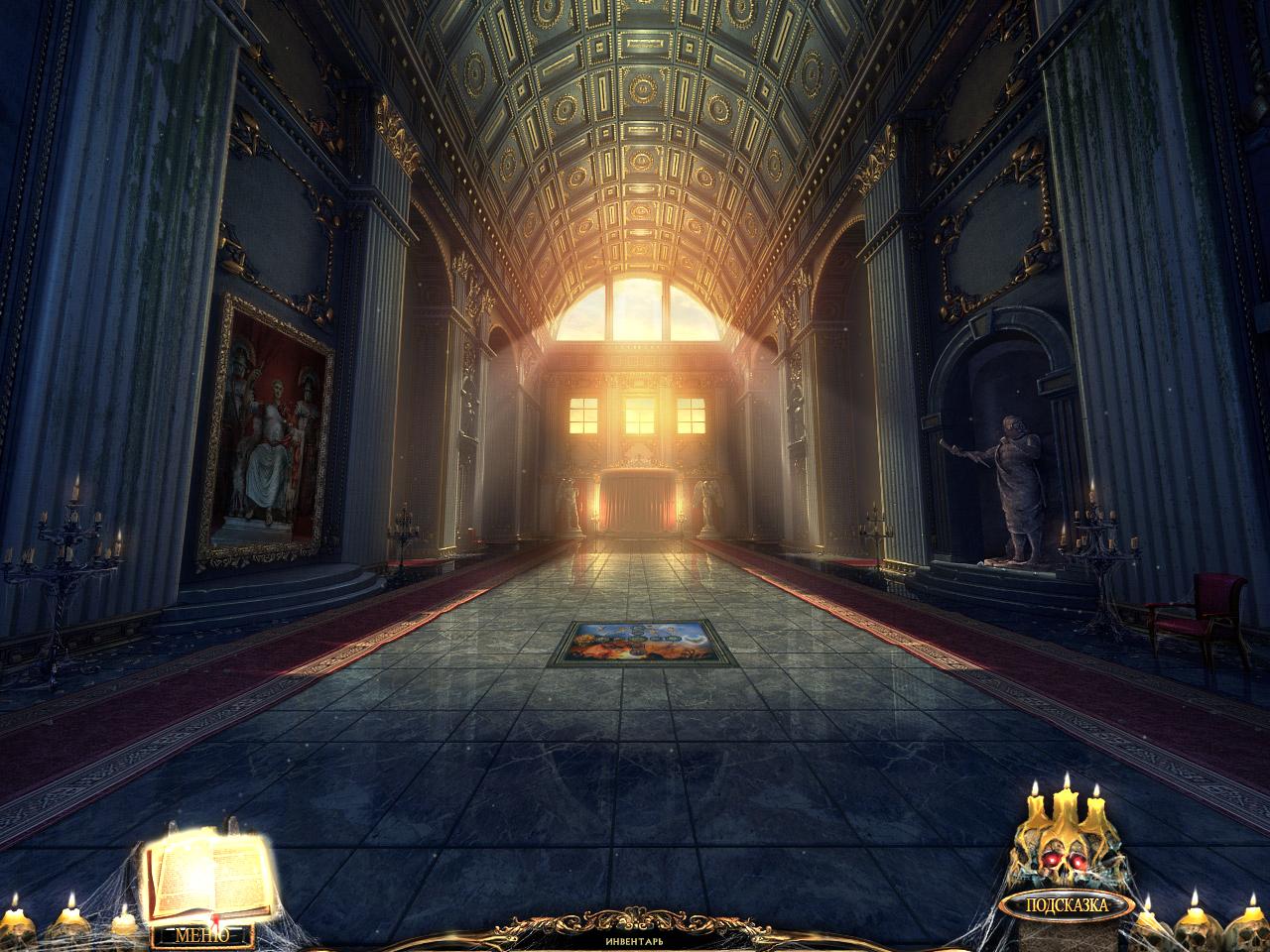Image resolution: width=1270 pixels, height=952 pixels.
Task: Open the glowing journal book
Action: (209, 875)
